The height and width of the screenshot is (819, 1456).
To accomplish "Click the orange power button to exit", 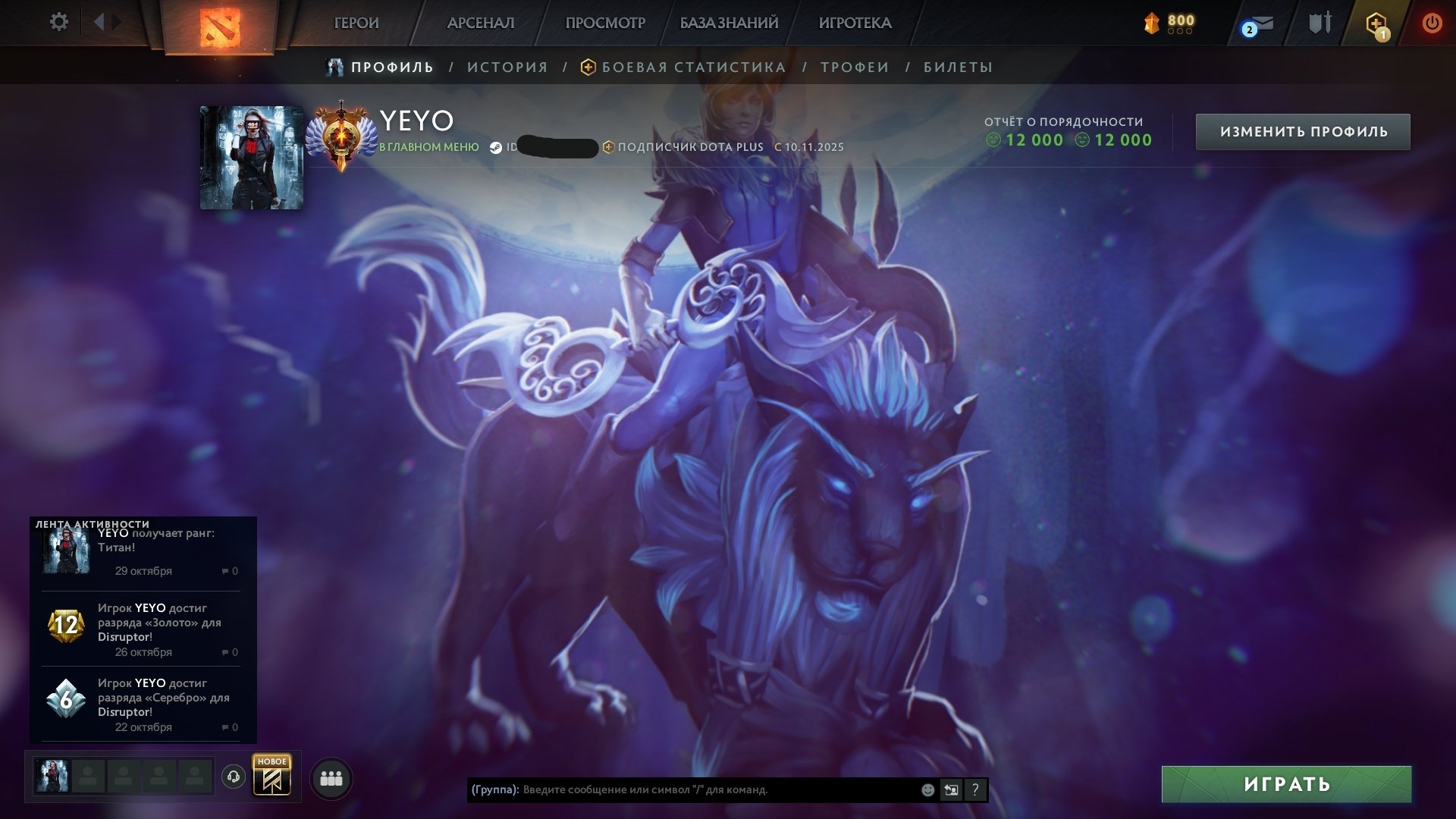I will point(1432,23).
